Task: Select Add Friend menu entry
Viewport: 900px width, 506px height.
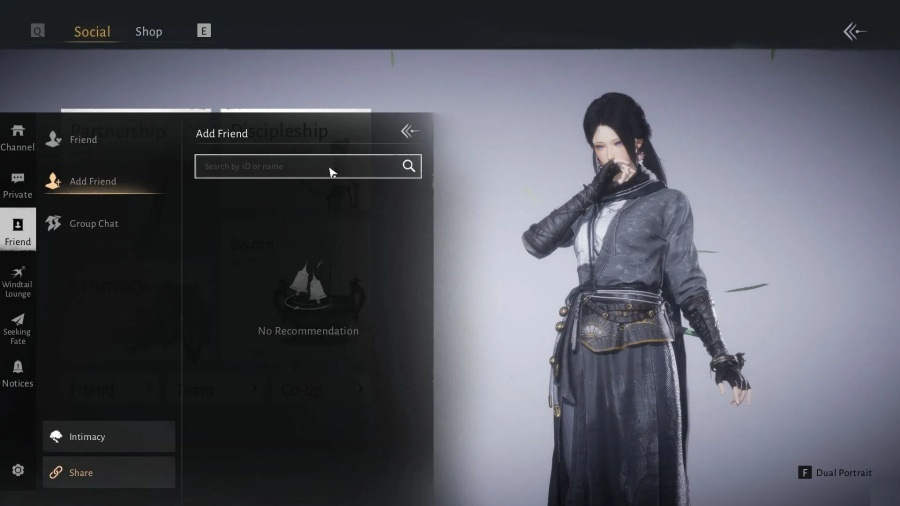Action: [92, 181]
